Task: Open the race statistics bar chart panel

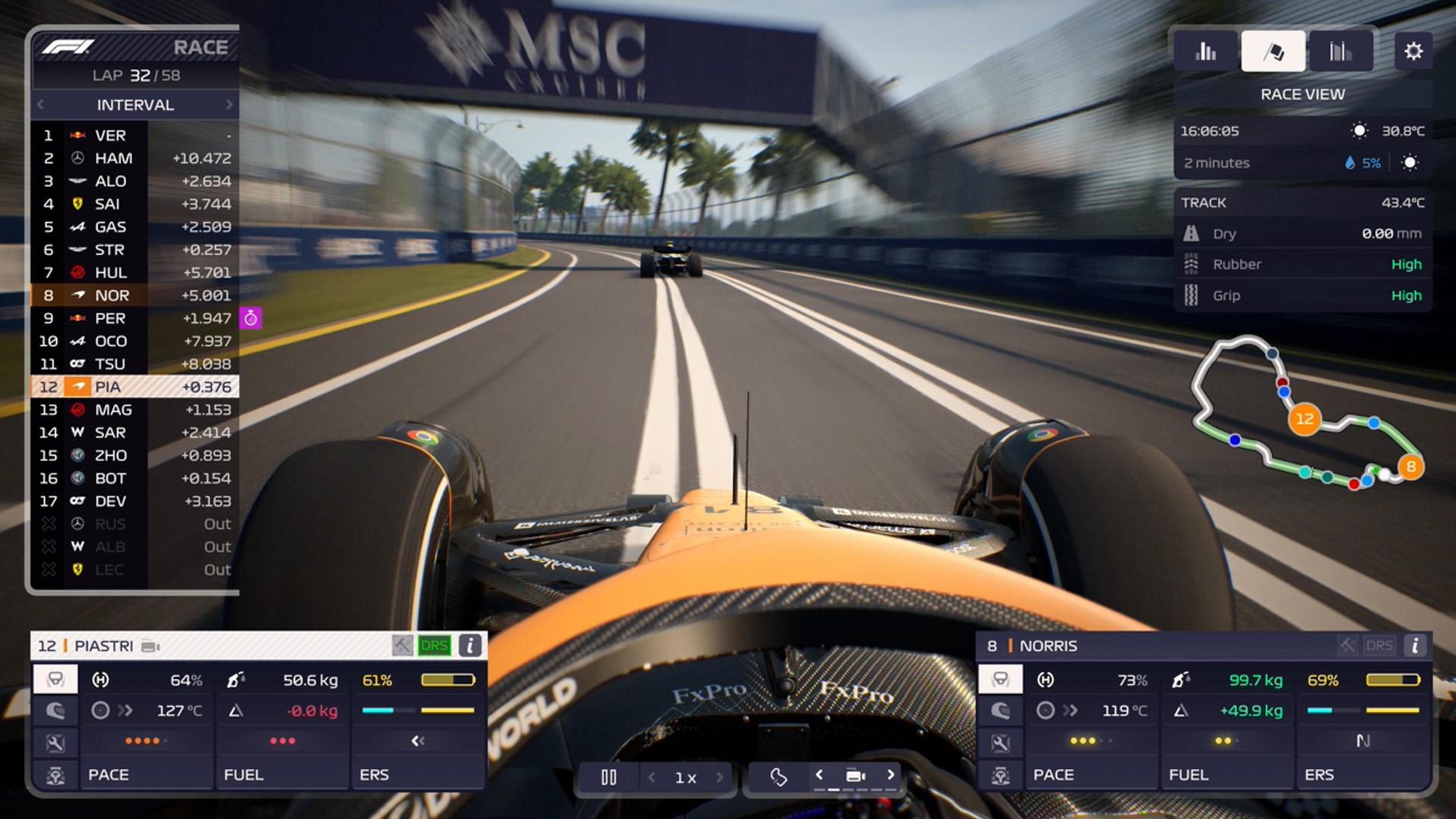Action: (x=1205, y=52)
